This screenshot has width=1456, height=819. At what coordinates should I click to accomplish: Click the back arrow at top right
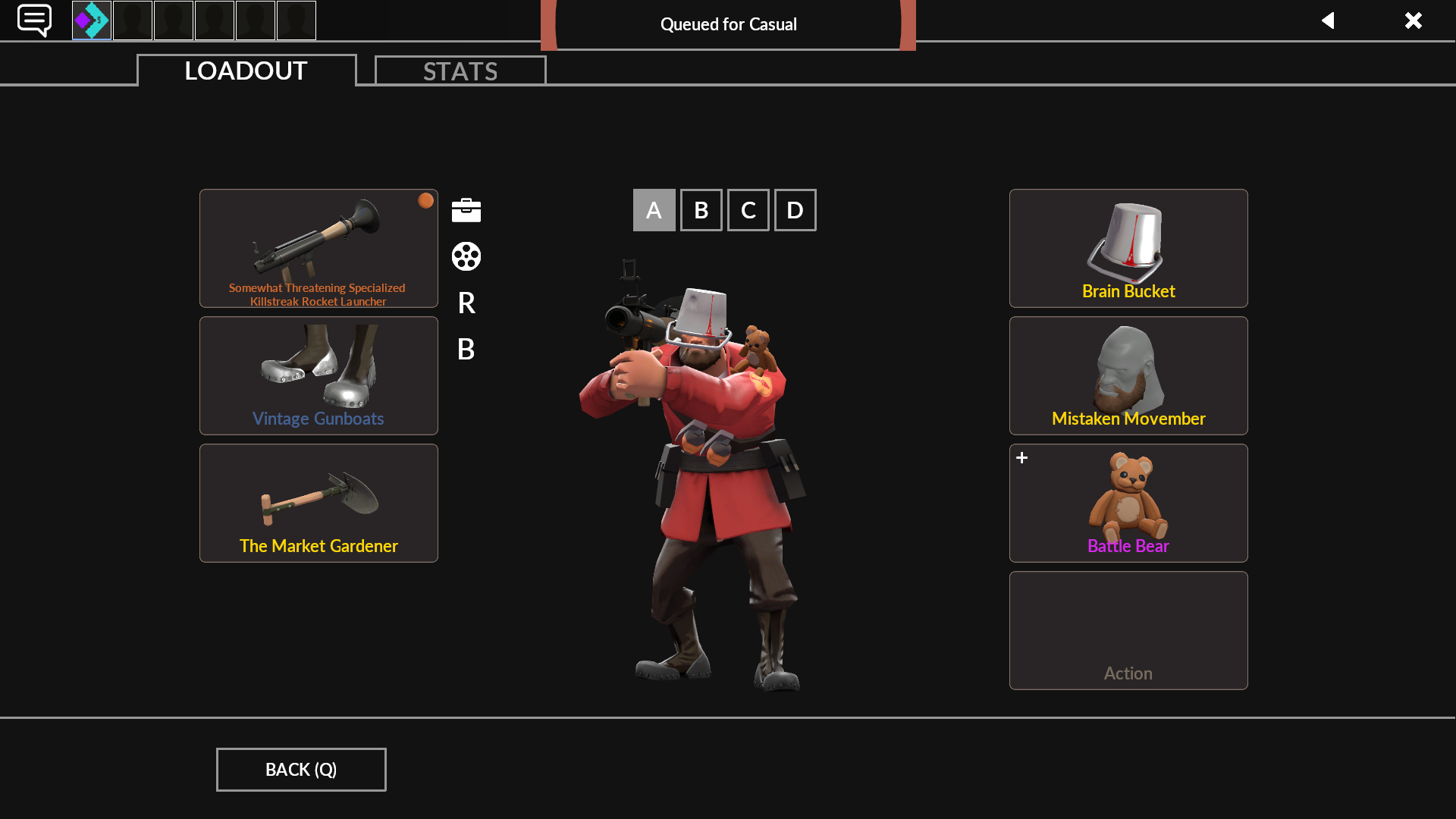coord(1329,20)
